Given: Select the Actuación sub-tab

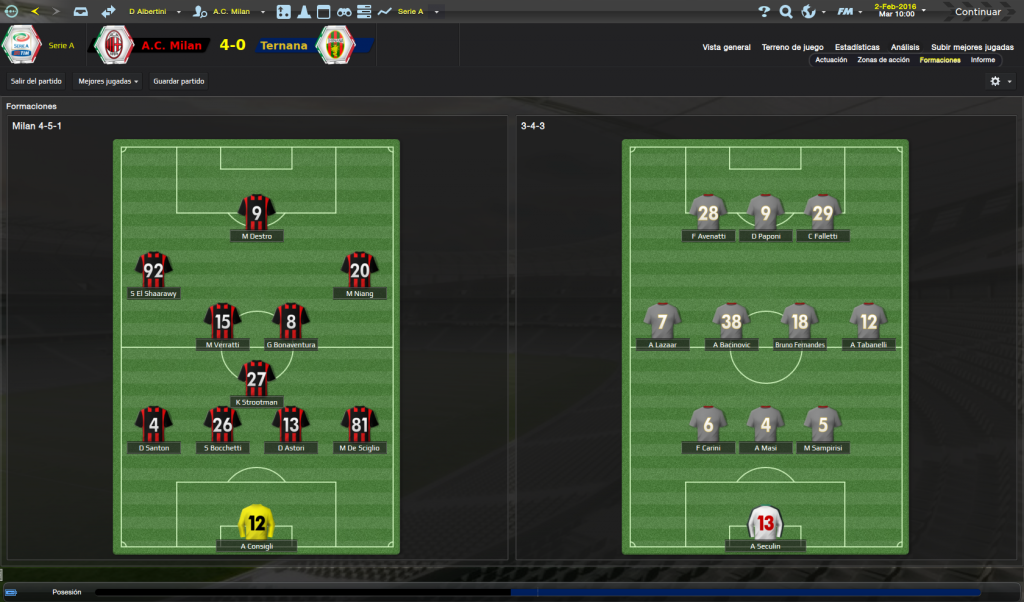Looking at the screenshot, I should 831,60.
